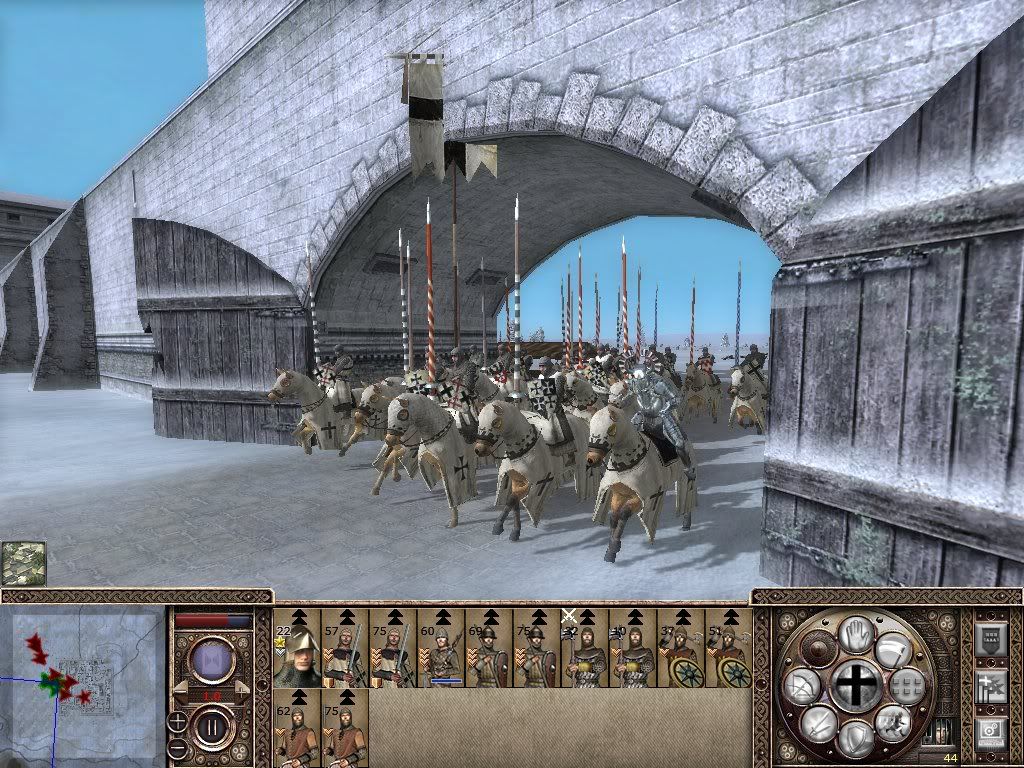
Task: Select the round-shield axeman card numbered 37
Action: click(x=681, y=647)
